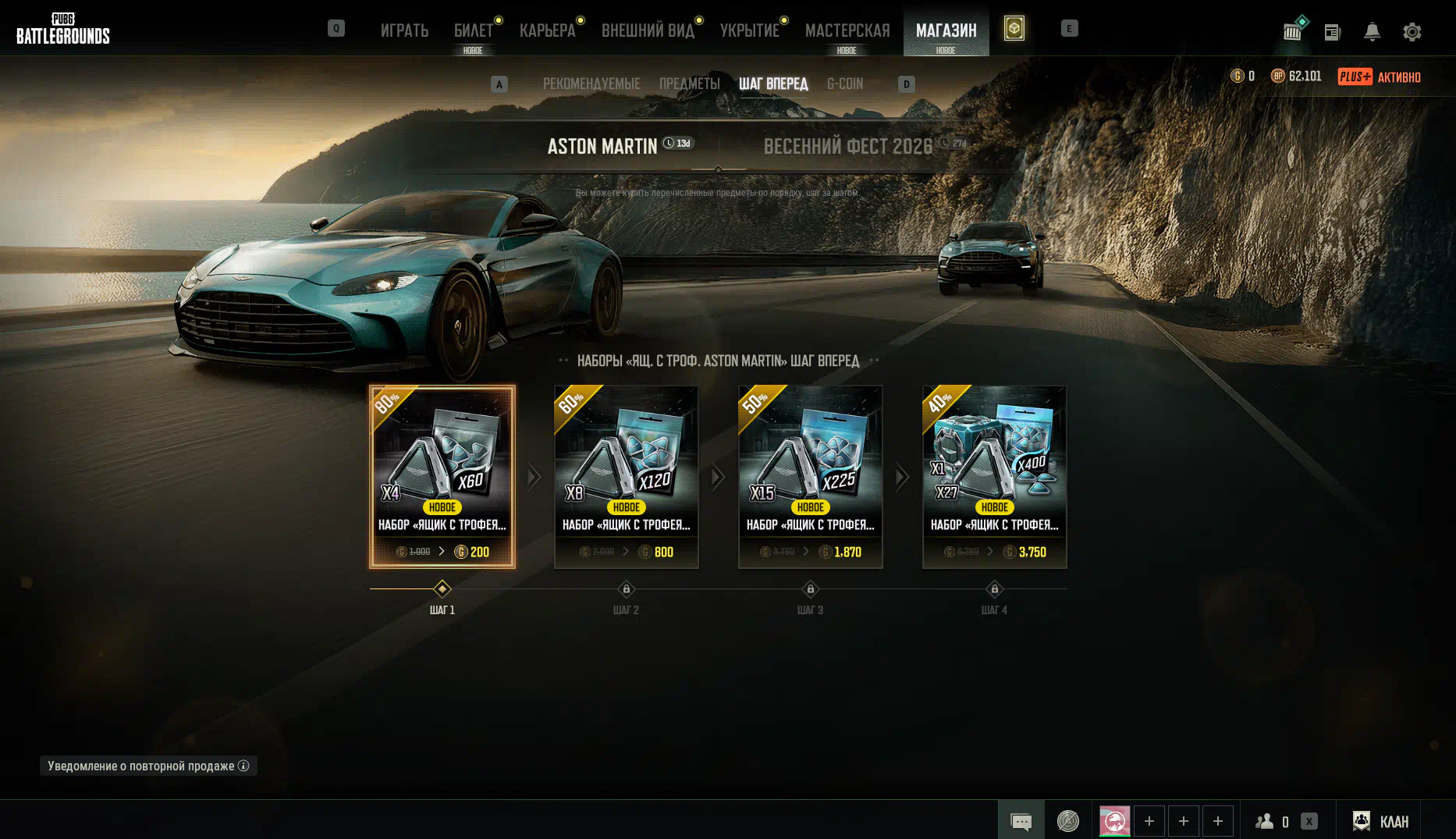The width and height of the screenshot is (1456, 839).
Task: Select the 80% off bundle for 200 G-Coin
Action: click(x=442, y=476)
